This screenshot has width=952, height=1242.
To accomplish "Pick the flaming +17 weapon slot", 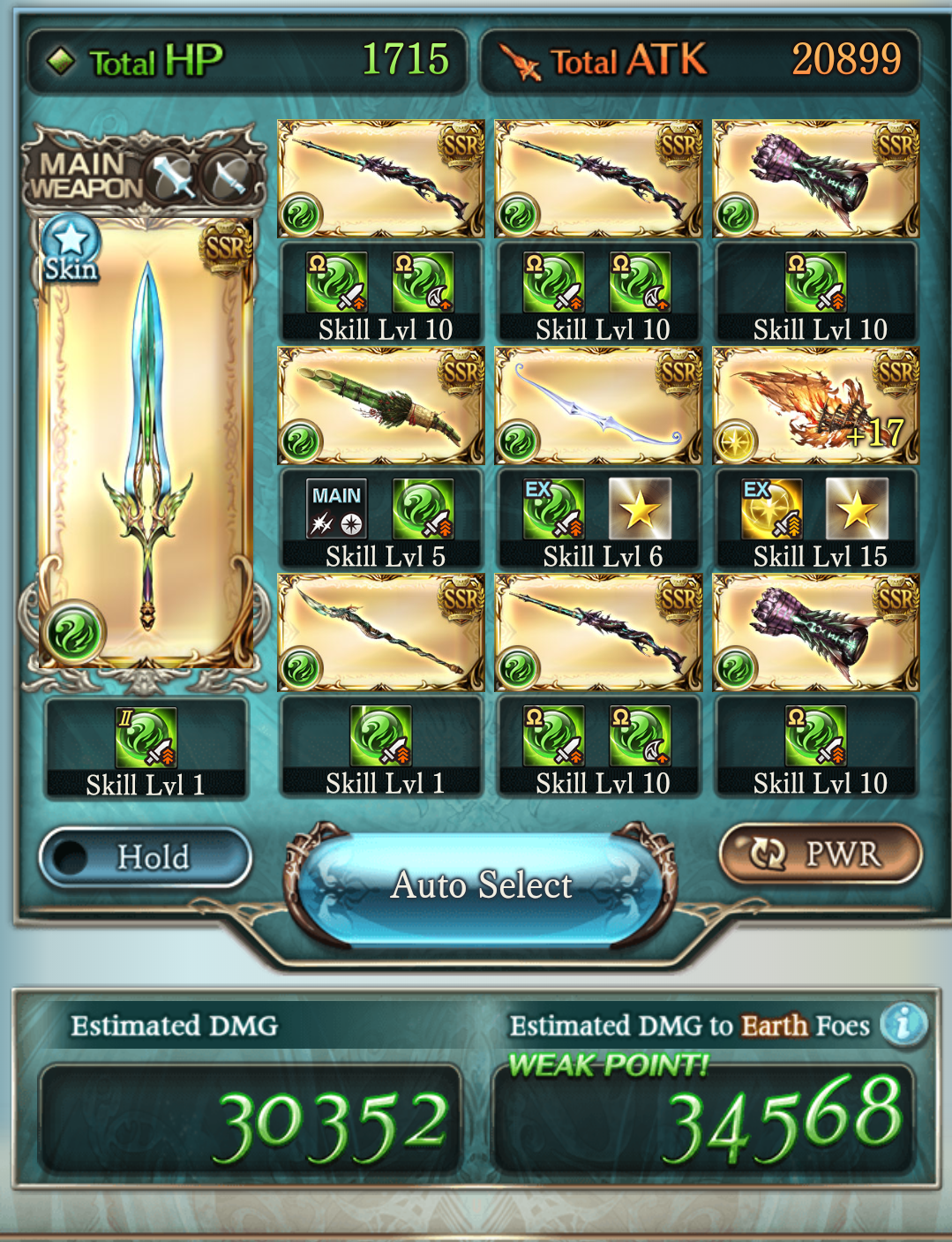I will click(x=815, y=406).
